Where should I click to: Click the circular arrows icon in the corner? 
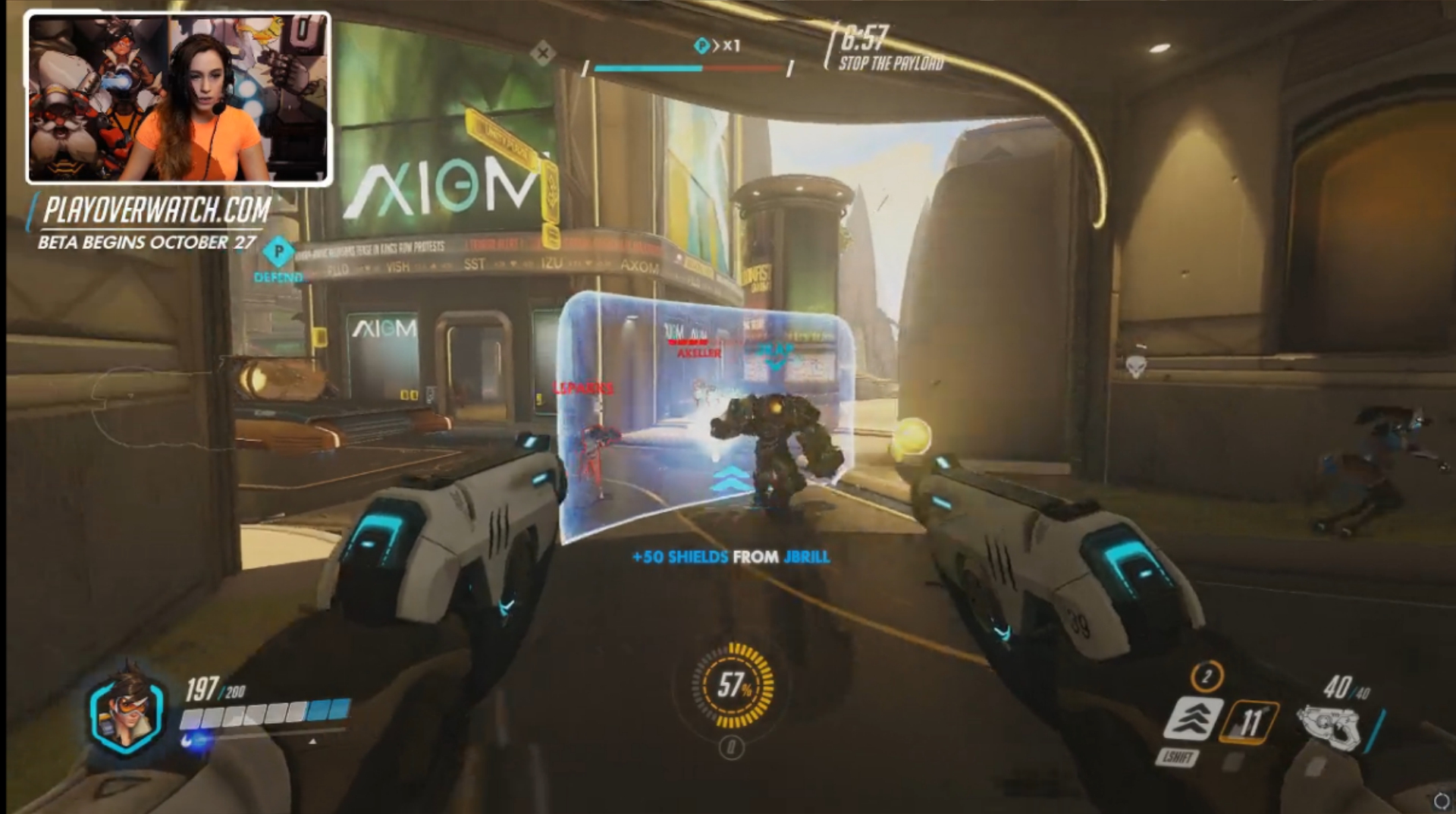point(1441,800)
